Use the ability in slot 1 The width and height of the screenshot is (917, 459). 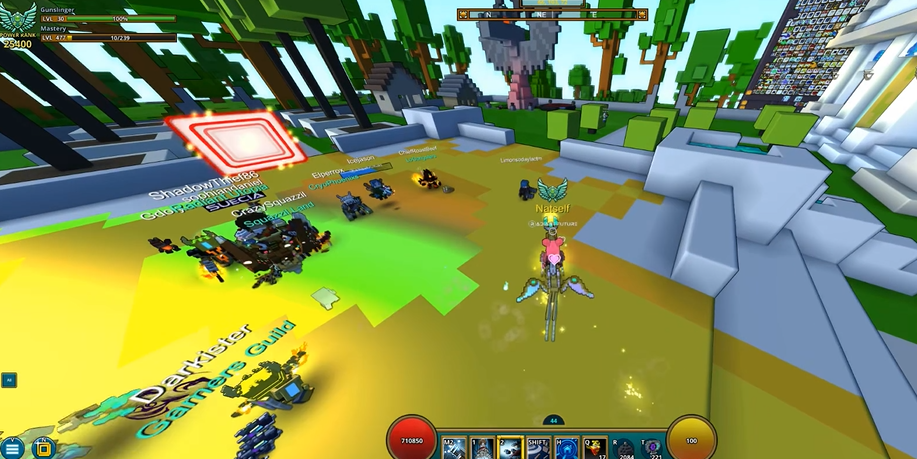click(482, 447)
